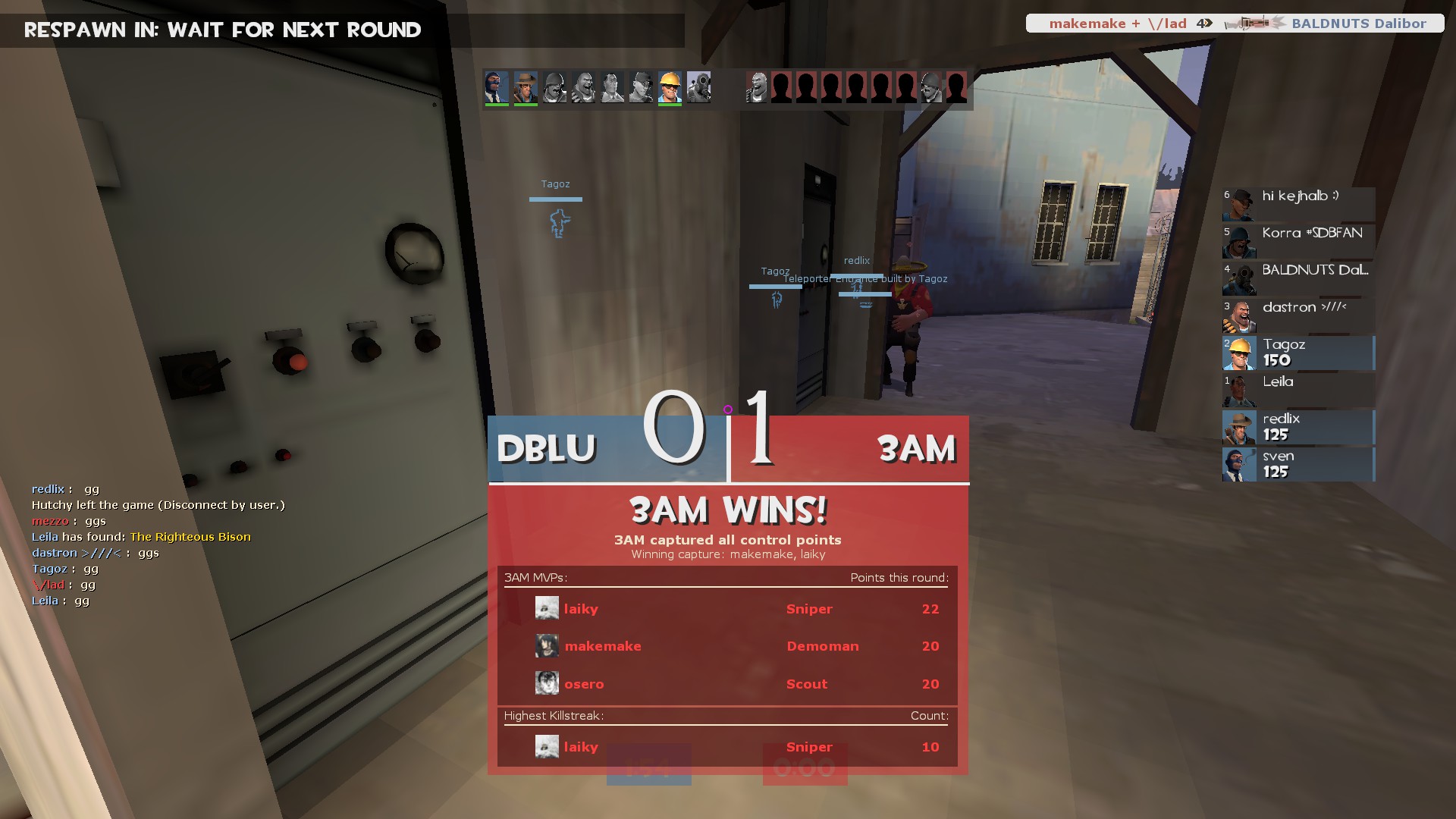The width and height of the screenshot is (1456, 819).
Task: Select the 'hi kejhalb :)' player row
Action: pos(1298,204)
